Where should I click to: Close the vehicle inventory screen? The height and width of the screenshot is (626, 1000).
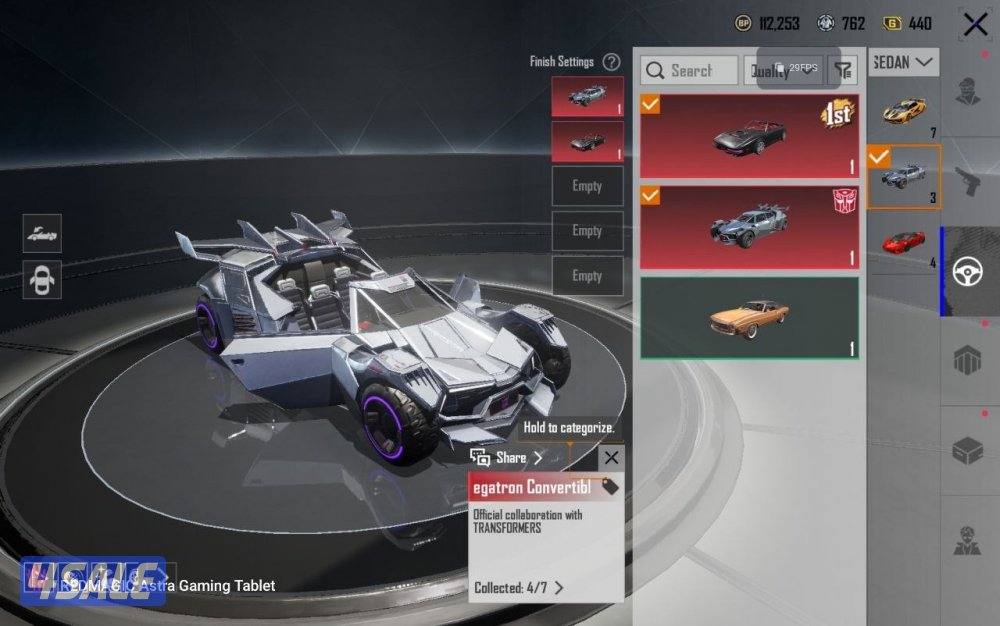(x=975, y=24)
